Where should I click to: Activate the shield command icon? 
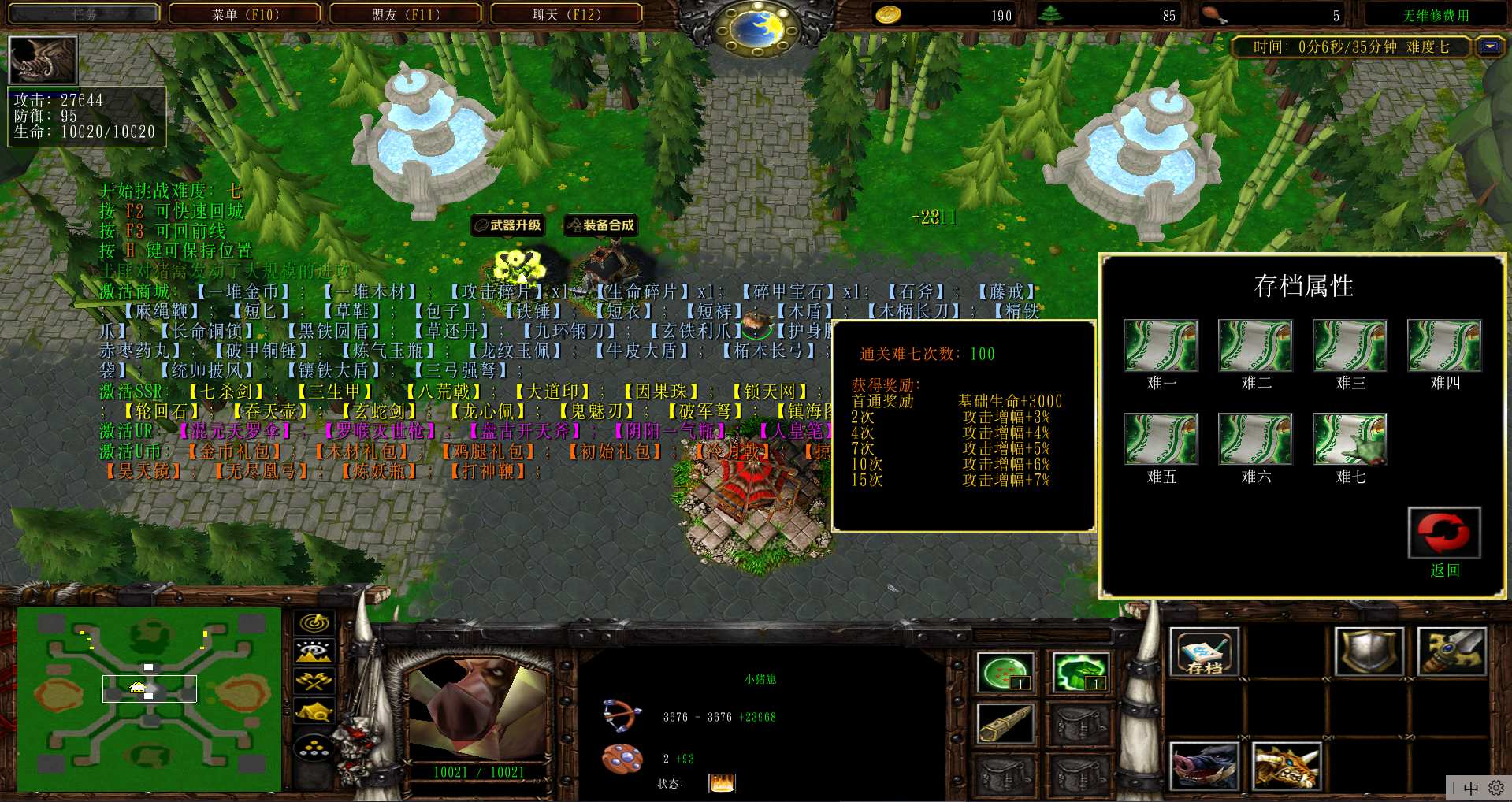pos(1369,653)
